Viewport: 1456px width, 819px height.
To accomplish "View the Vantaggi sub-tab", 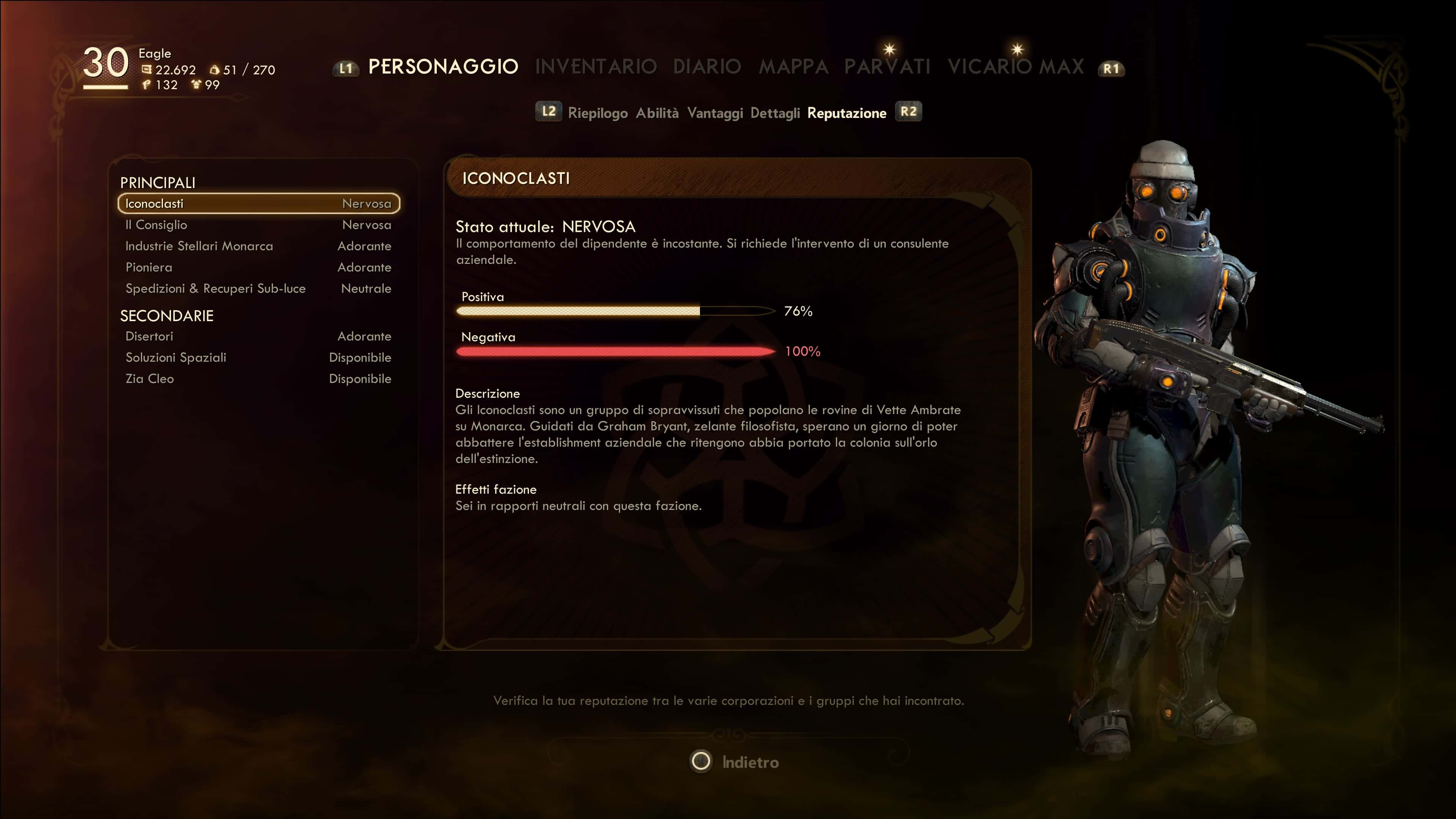I will (714, 113).
